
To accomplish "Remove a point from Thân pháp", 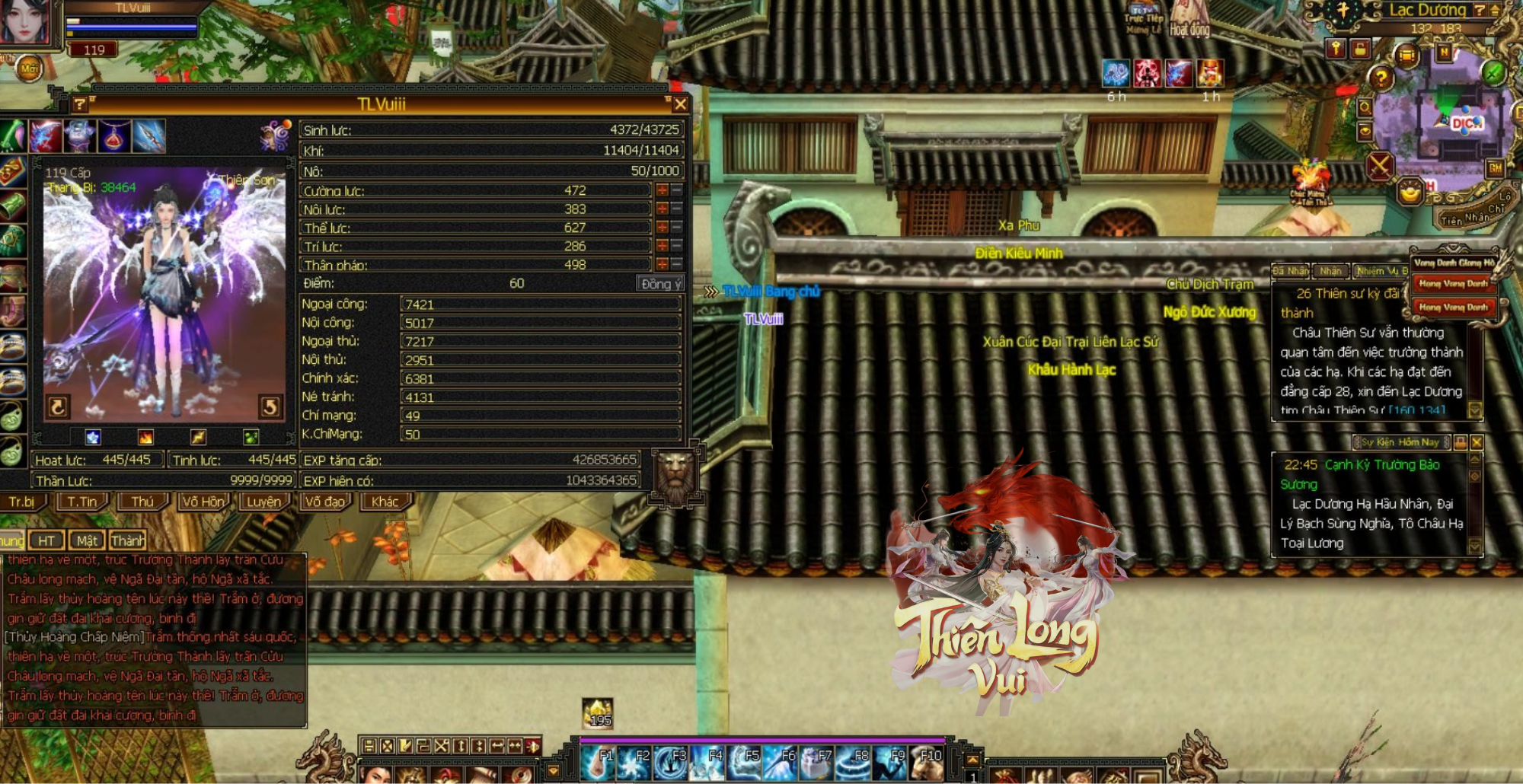I will point(676,264).
